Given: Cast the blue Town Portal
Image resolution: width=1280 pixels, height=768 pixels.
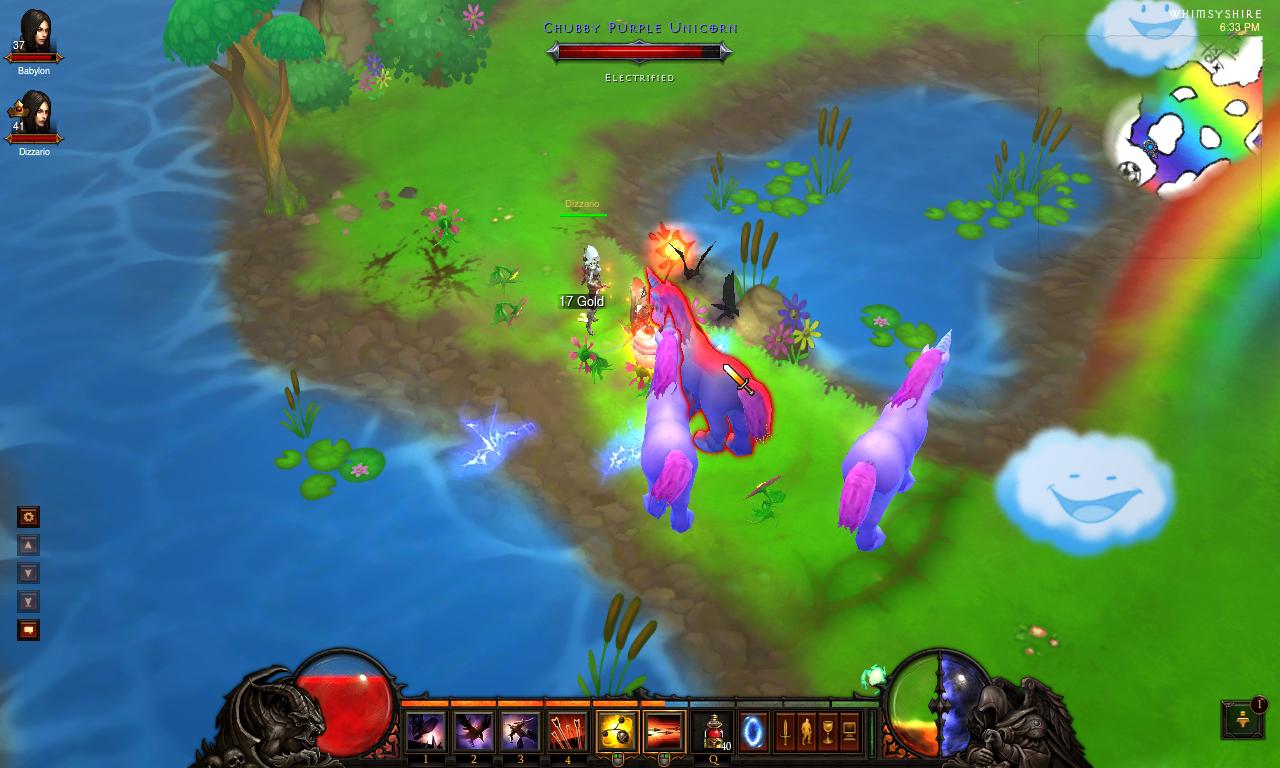Looking at the screenshot, I should [x=753, y=730].
